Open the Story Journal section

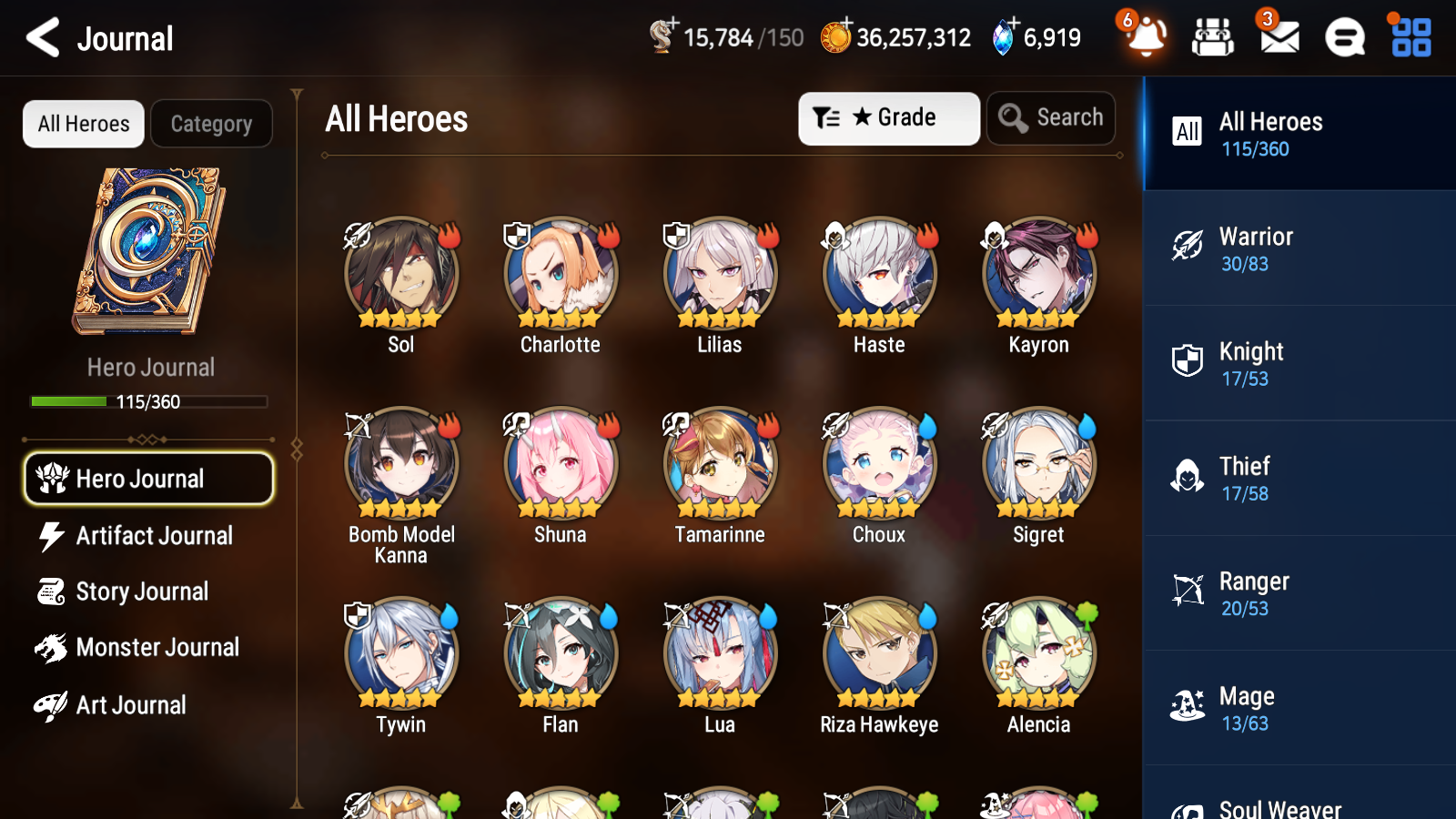pyautogui.click(x=142, y=591)
